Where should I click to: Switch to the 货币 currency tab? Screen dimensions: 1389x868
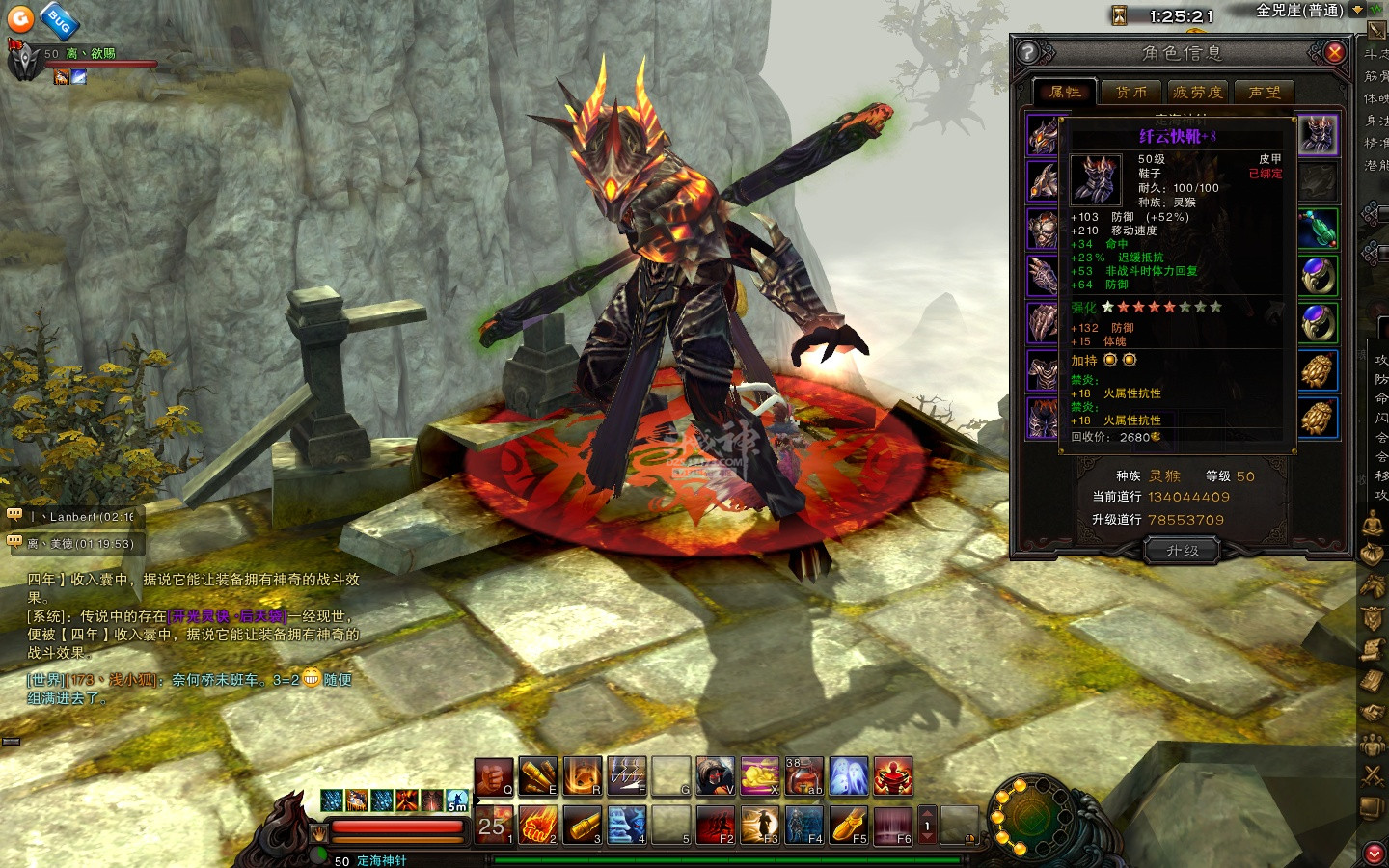[1131, 93]
